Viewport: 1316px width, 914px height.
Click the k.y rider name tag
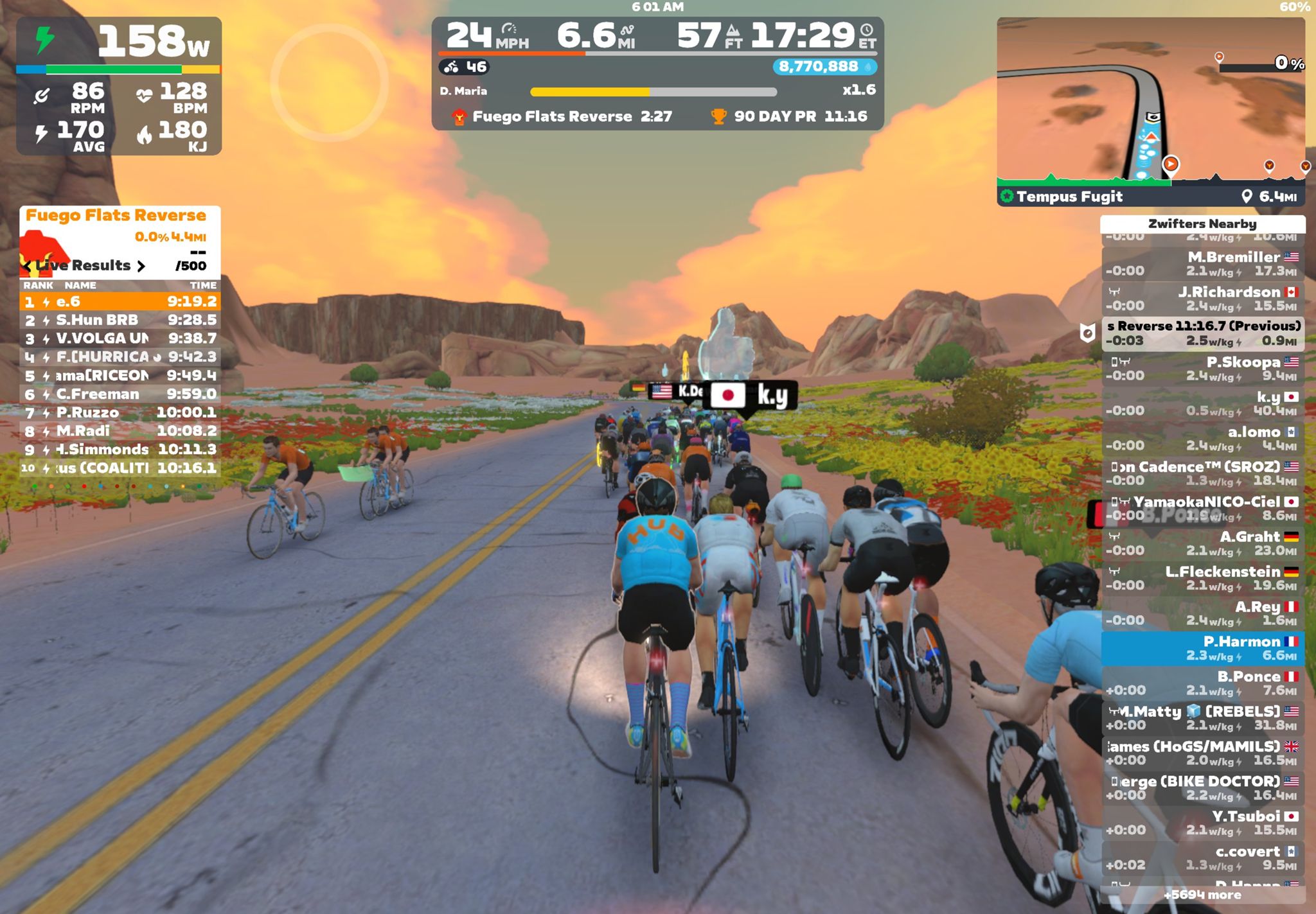point(752,396)
